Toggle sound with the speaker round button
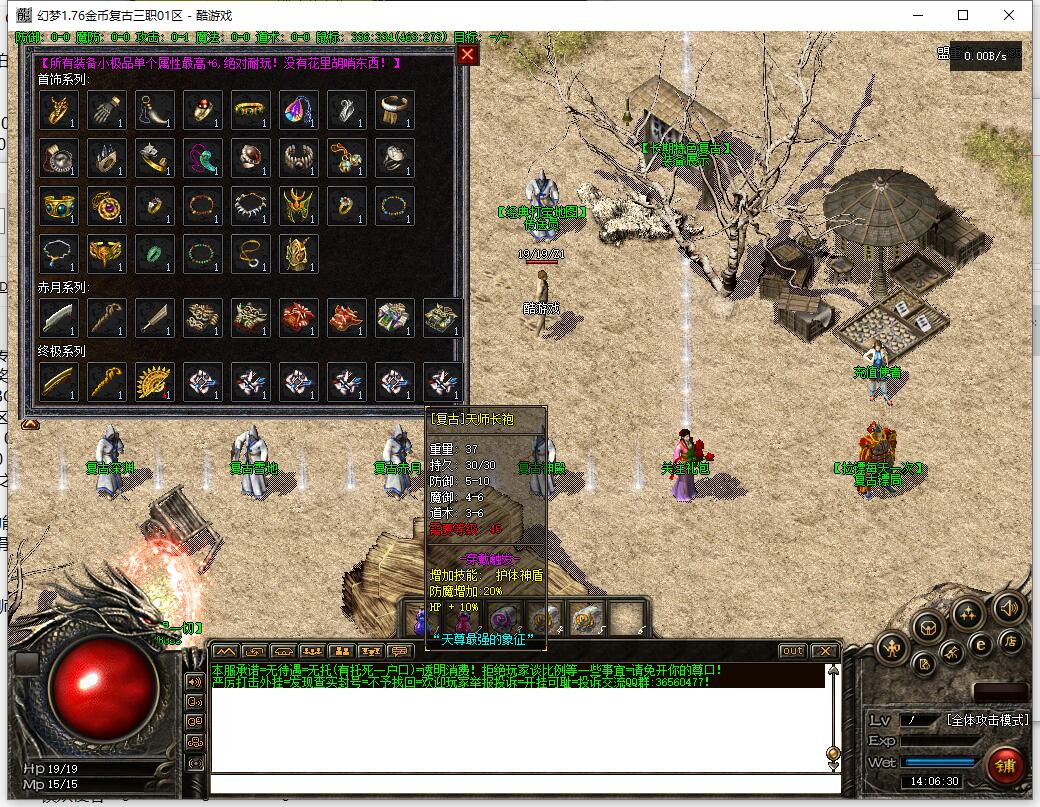Screen dimensions: 1040x807 pos(1008,606)
